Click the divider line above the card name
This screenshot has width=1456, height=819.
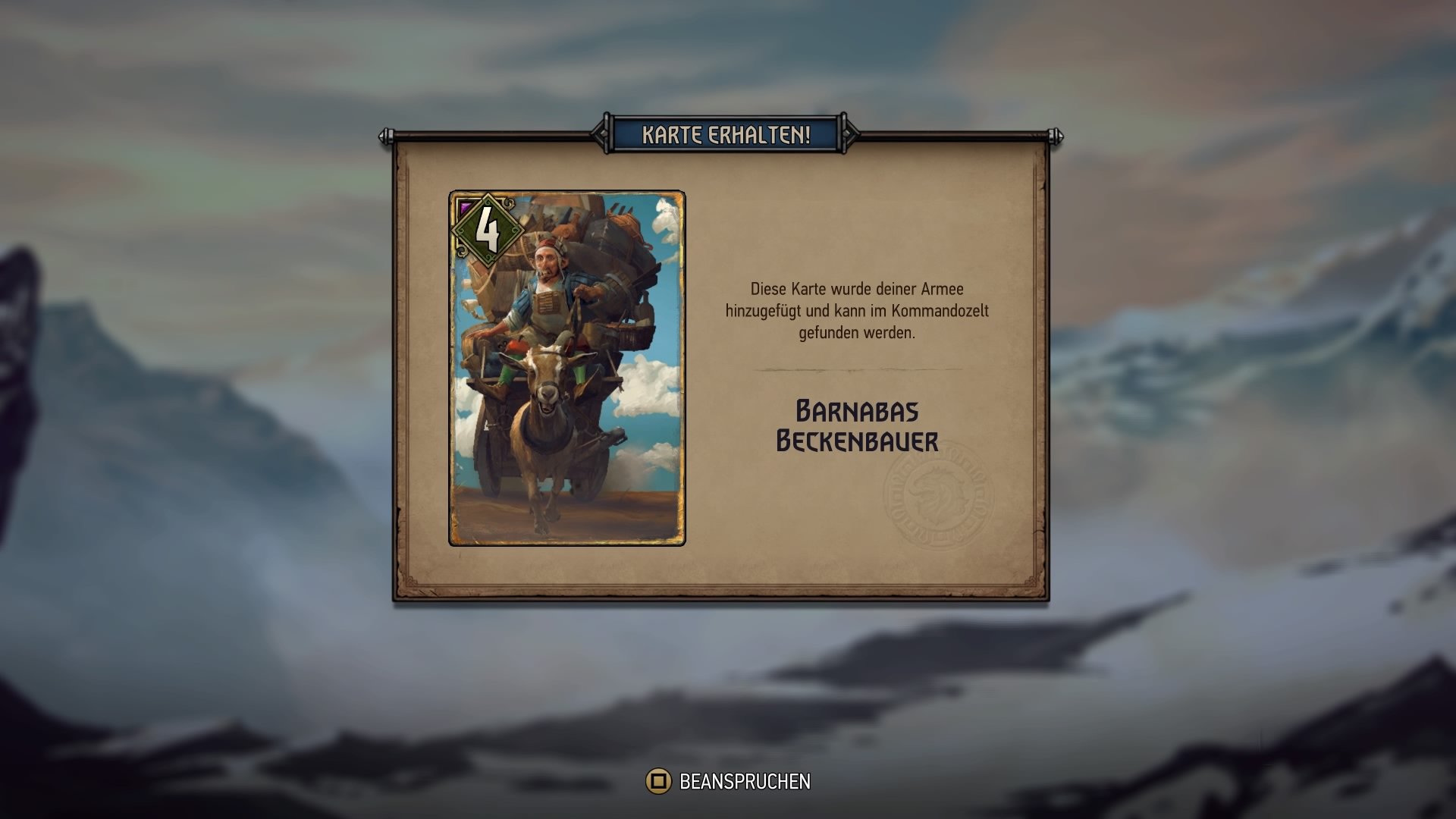(x=855, y=369)
